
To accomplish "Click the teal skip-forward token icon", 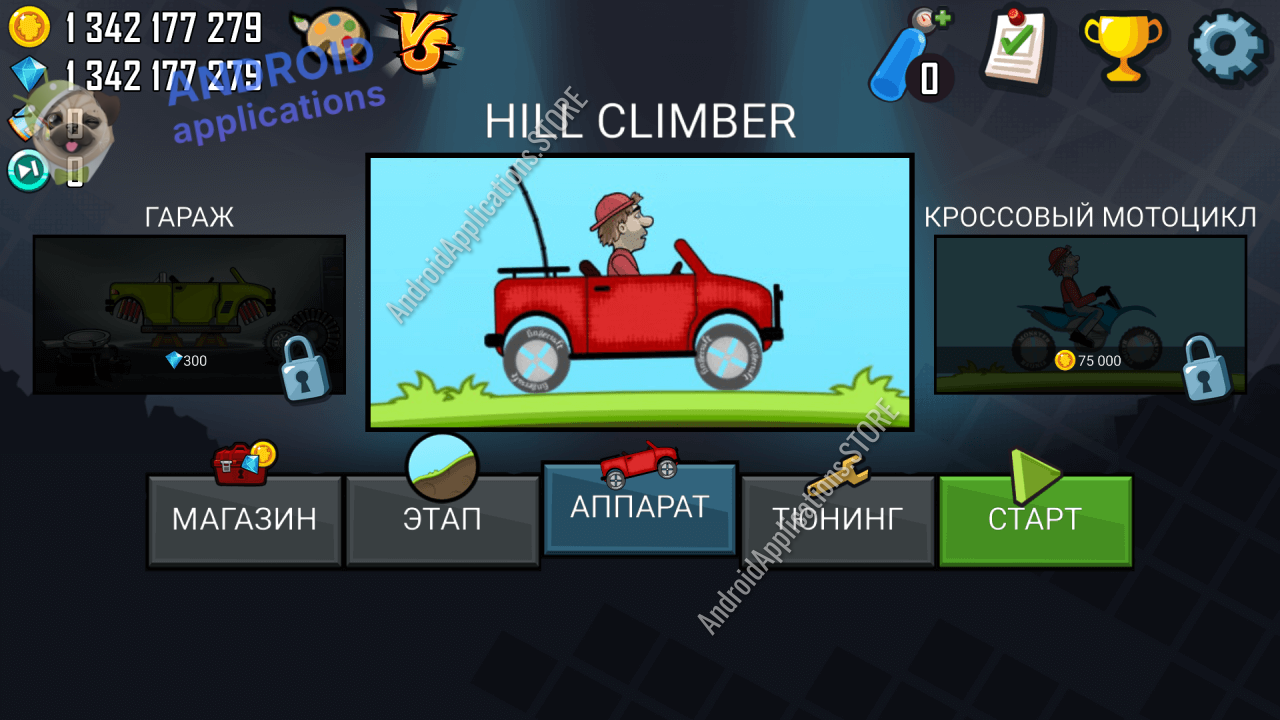I will (28, 170).
